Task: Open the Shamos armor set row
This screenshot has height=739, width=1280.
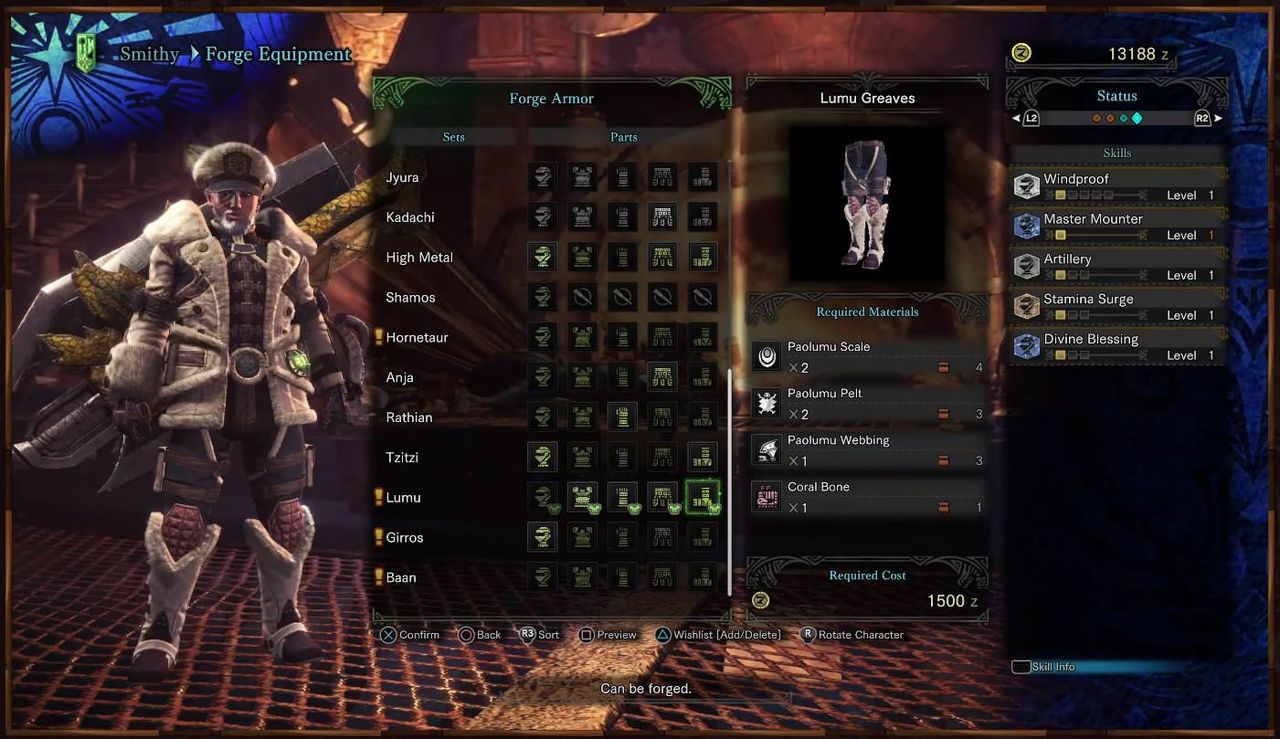Action: coord(411,298)
